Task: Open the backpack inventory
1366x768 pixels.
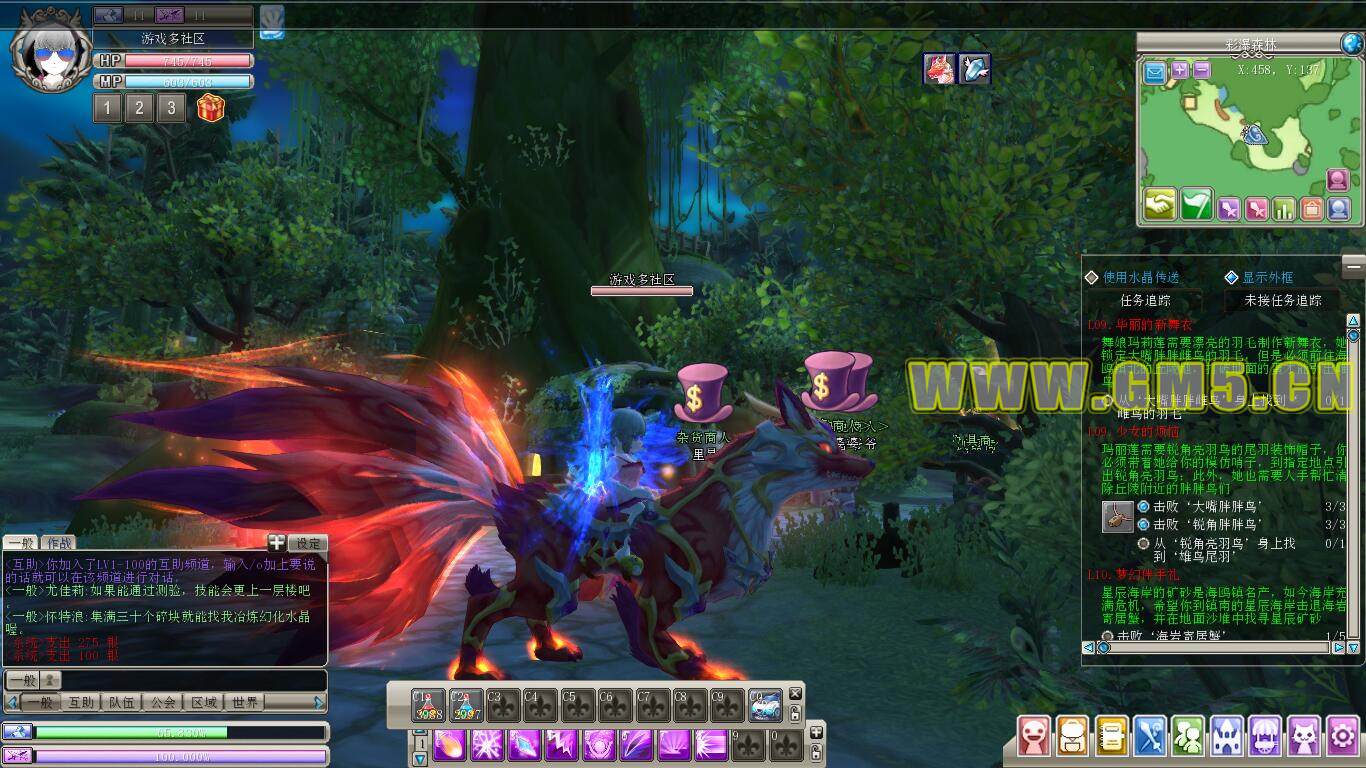Action: (1073, 737)
